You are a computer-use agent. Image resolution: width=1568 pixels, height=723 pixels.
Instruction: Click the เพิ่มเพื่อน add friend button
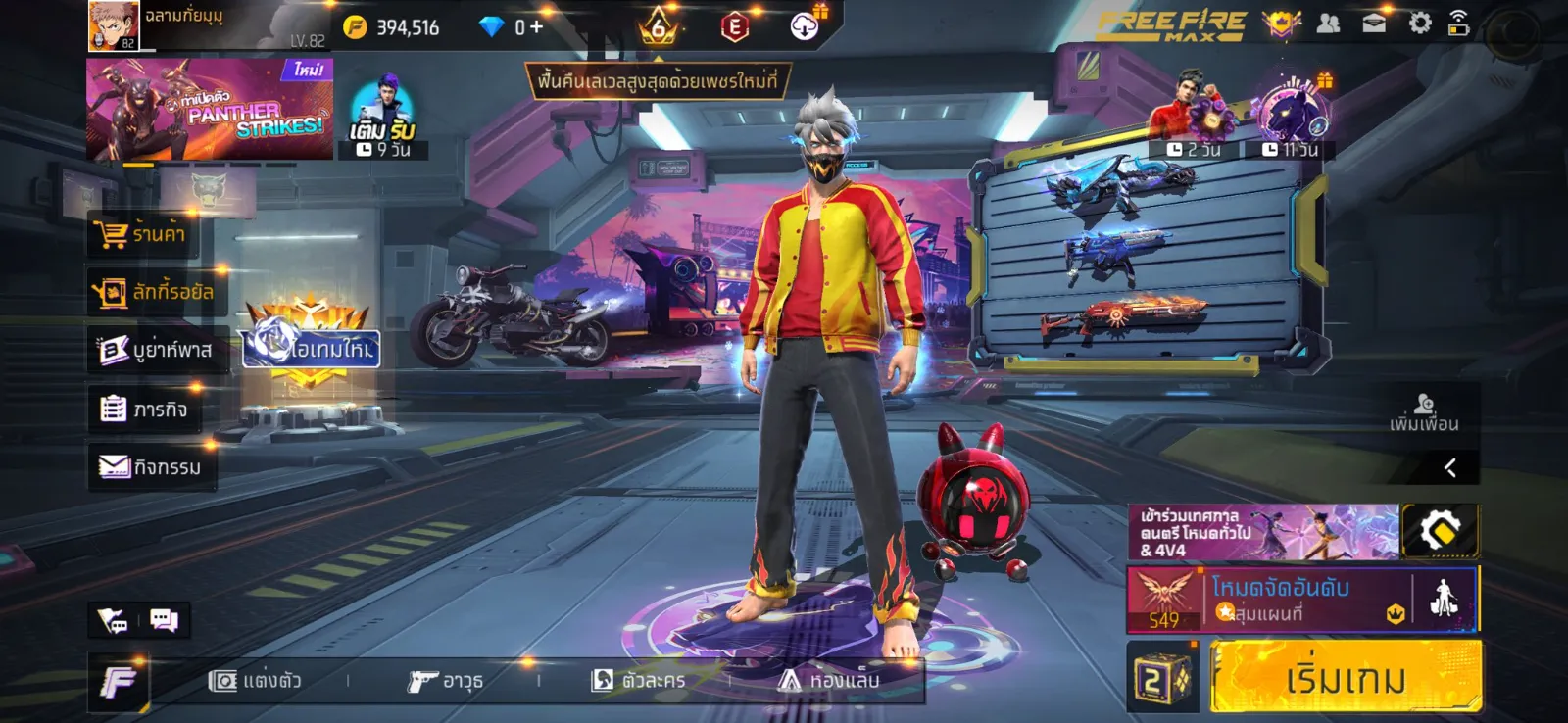[1424, 412]
